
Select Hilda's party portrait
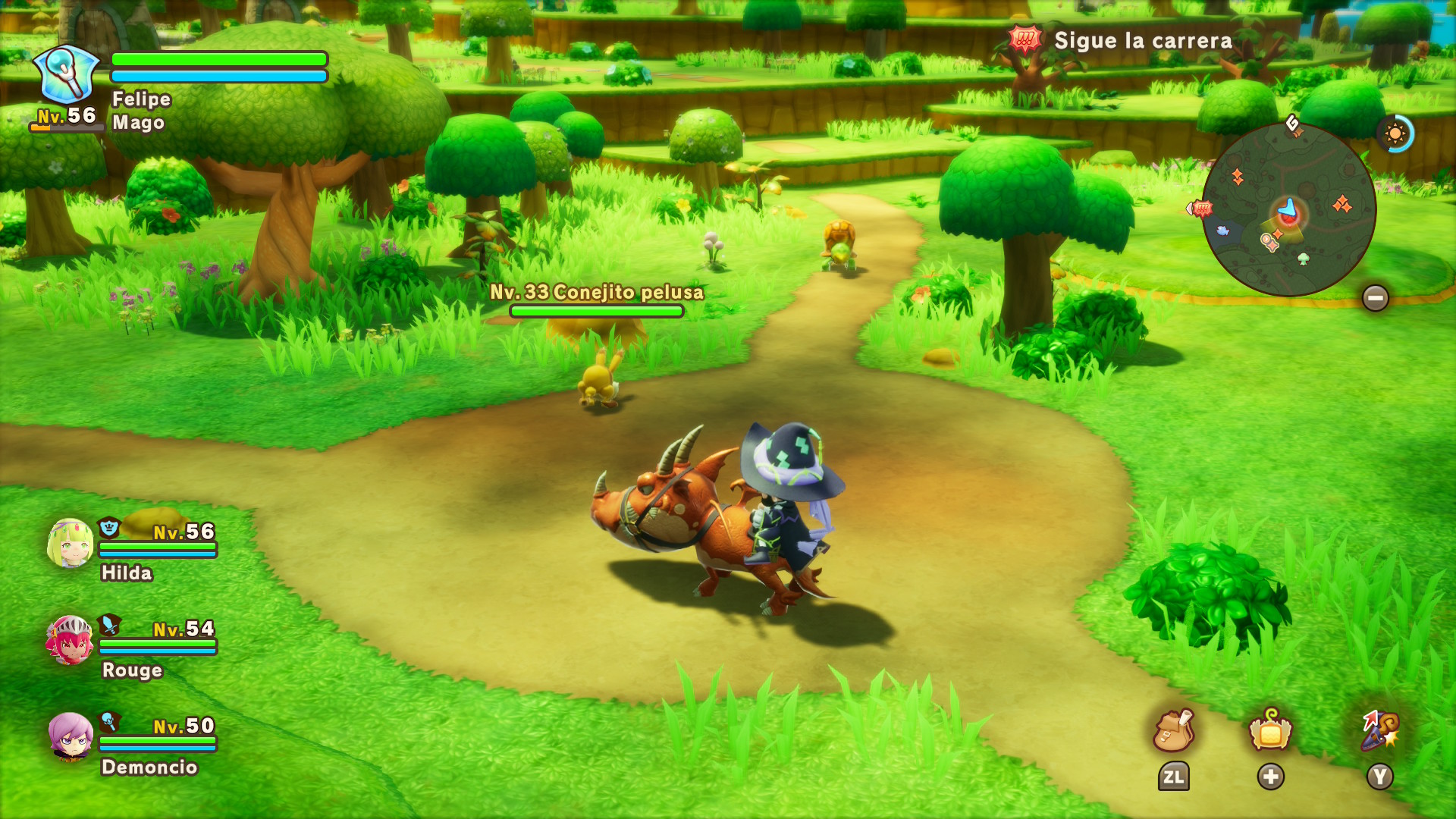tap(70, 544)
